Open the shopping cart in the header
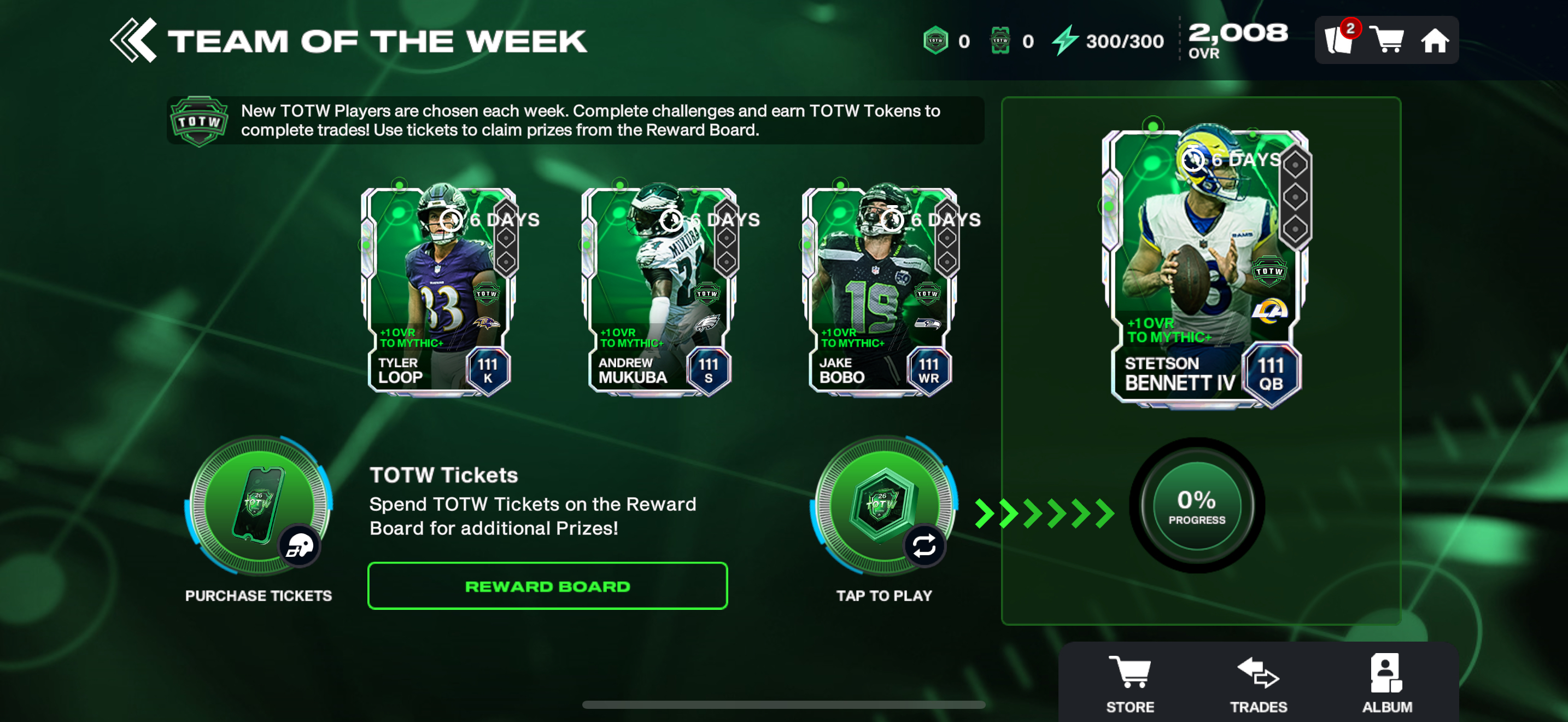Image resolution: width=1568 pixels, height=722 pixels. 1386,41
